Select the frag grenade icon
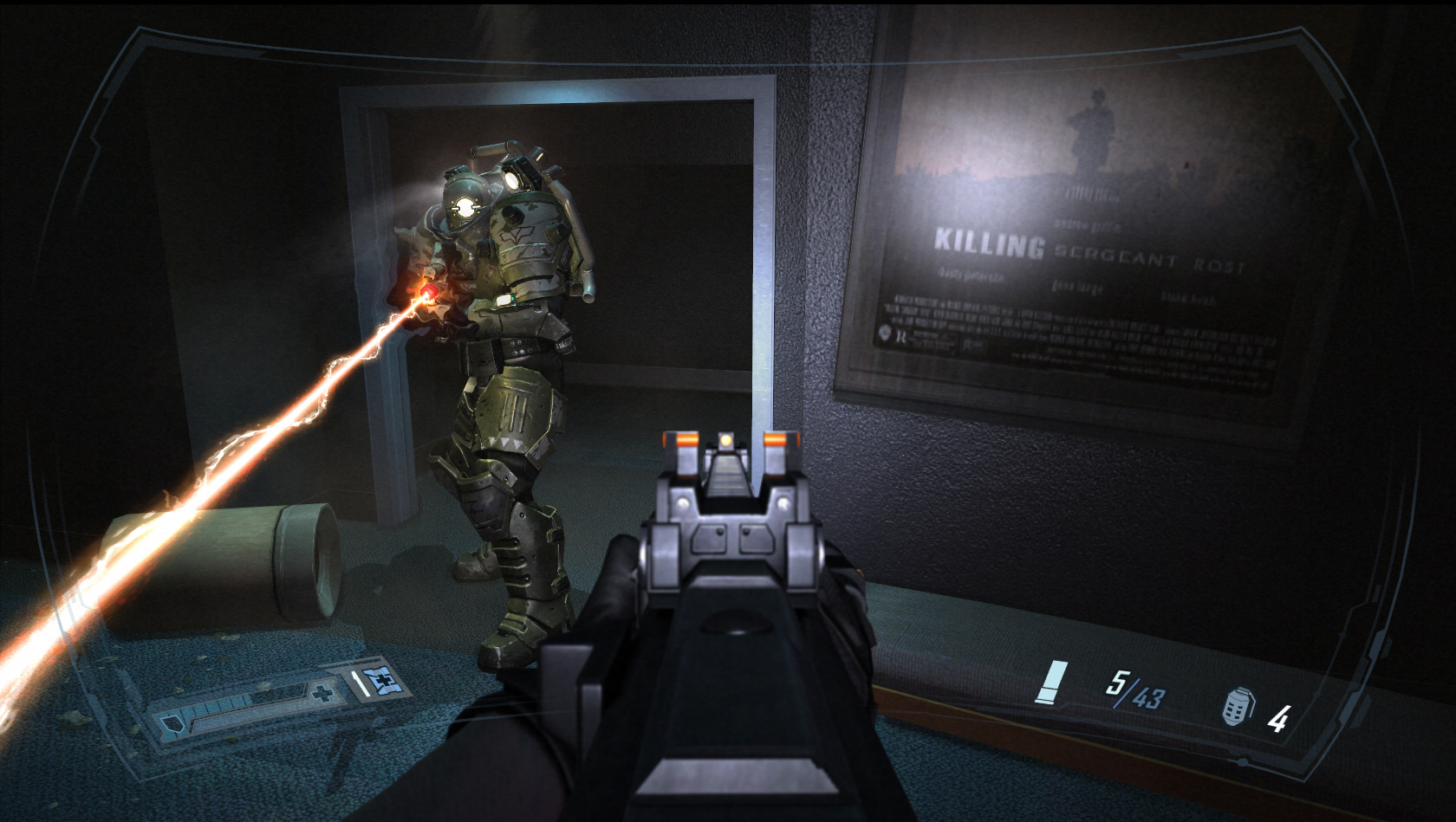The height and width of the screenshot is (822, 1456). pyautogui.click(x=1237, y=707)
